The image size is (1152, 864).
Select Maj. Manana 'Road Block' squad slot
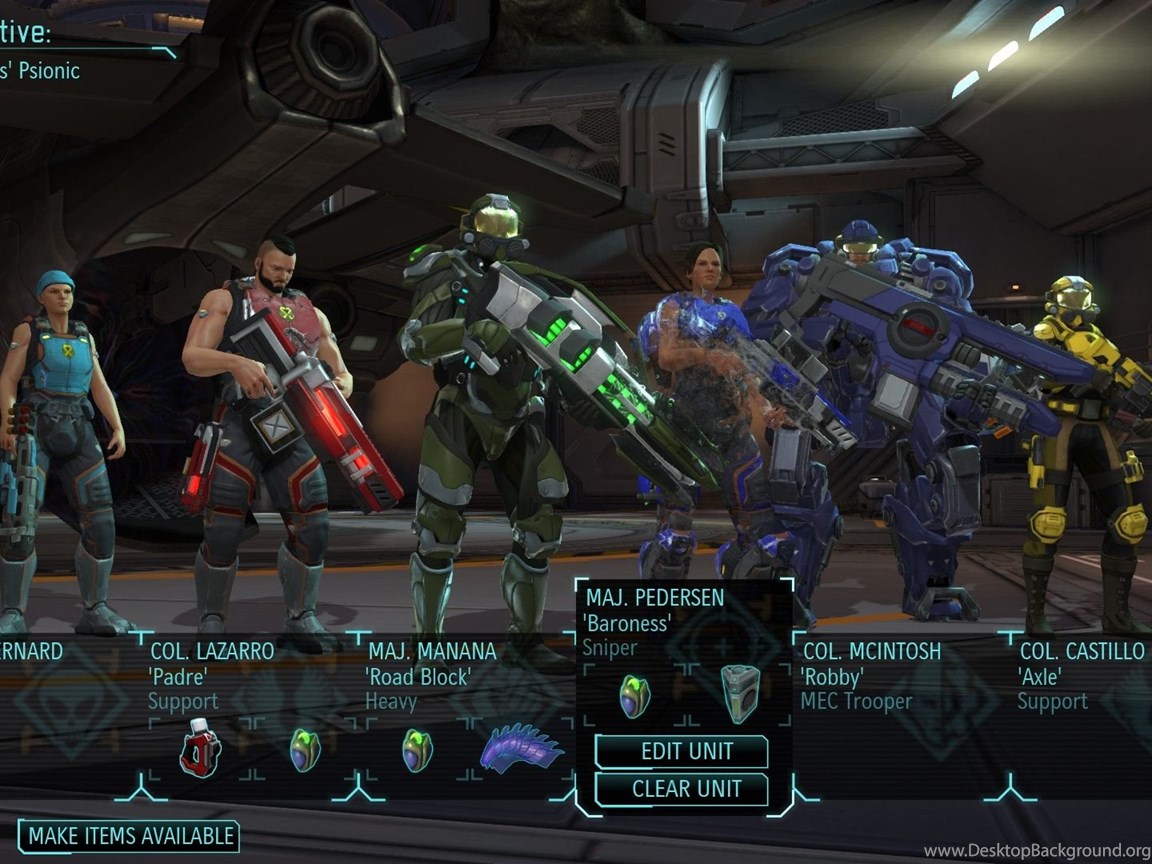431,676
